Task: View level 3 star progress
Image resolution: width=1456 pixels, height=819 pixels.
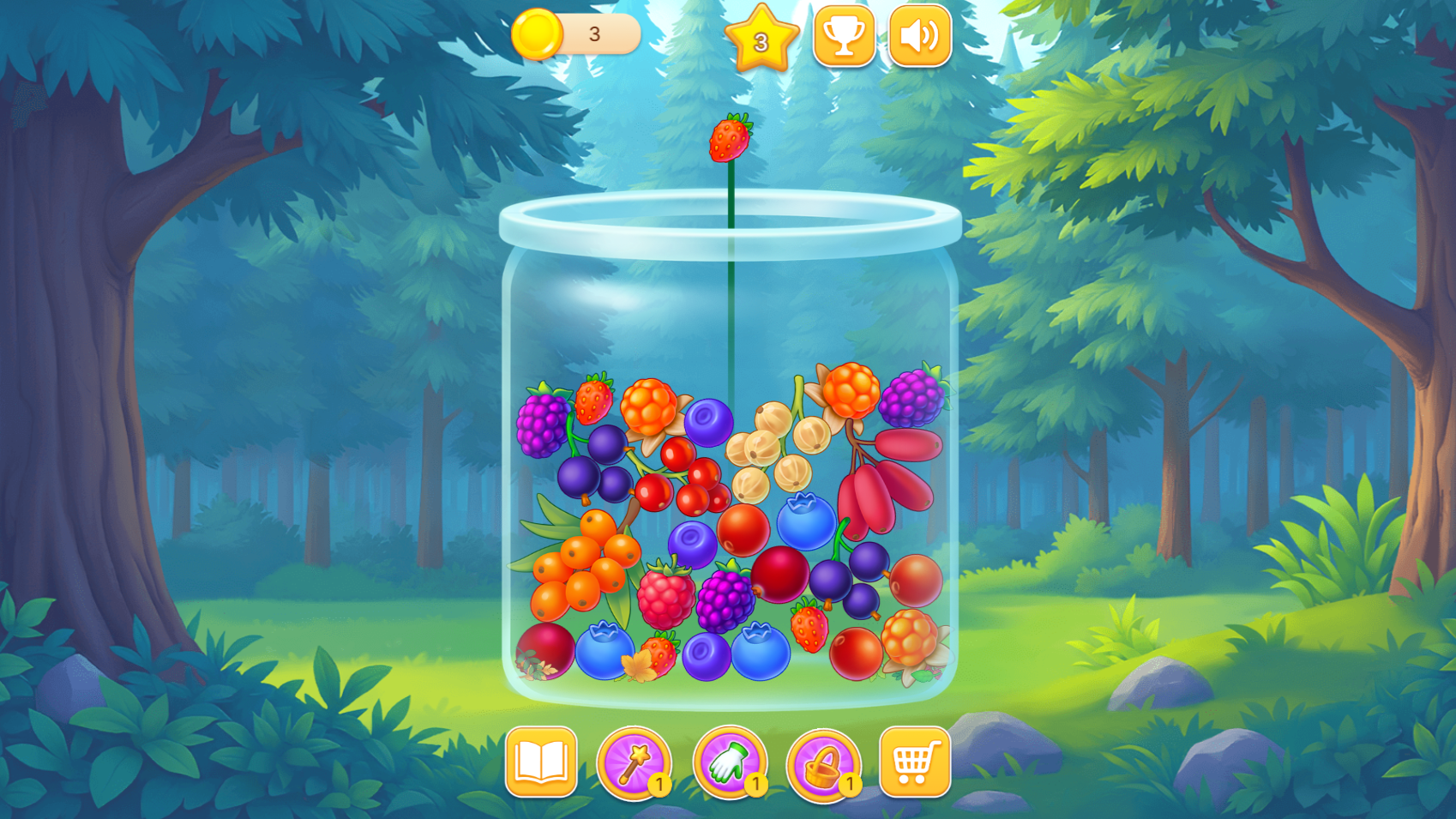Action: click(763, 38)
